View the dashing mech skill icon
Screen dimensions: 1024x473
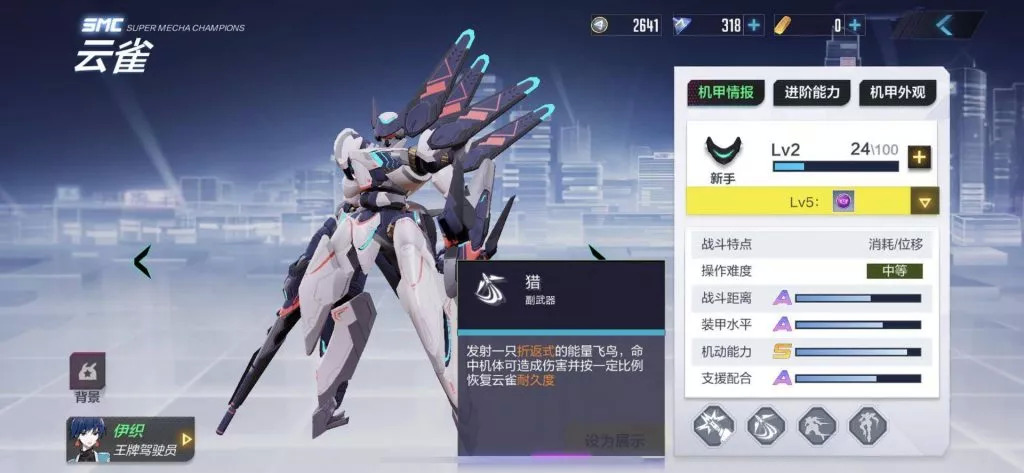[x=817, y=426]
